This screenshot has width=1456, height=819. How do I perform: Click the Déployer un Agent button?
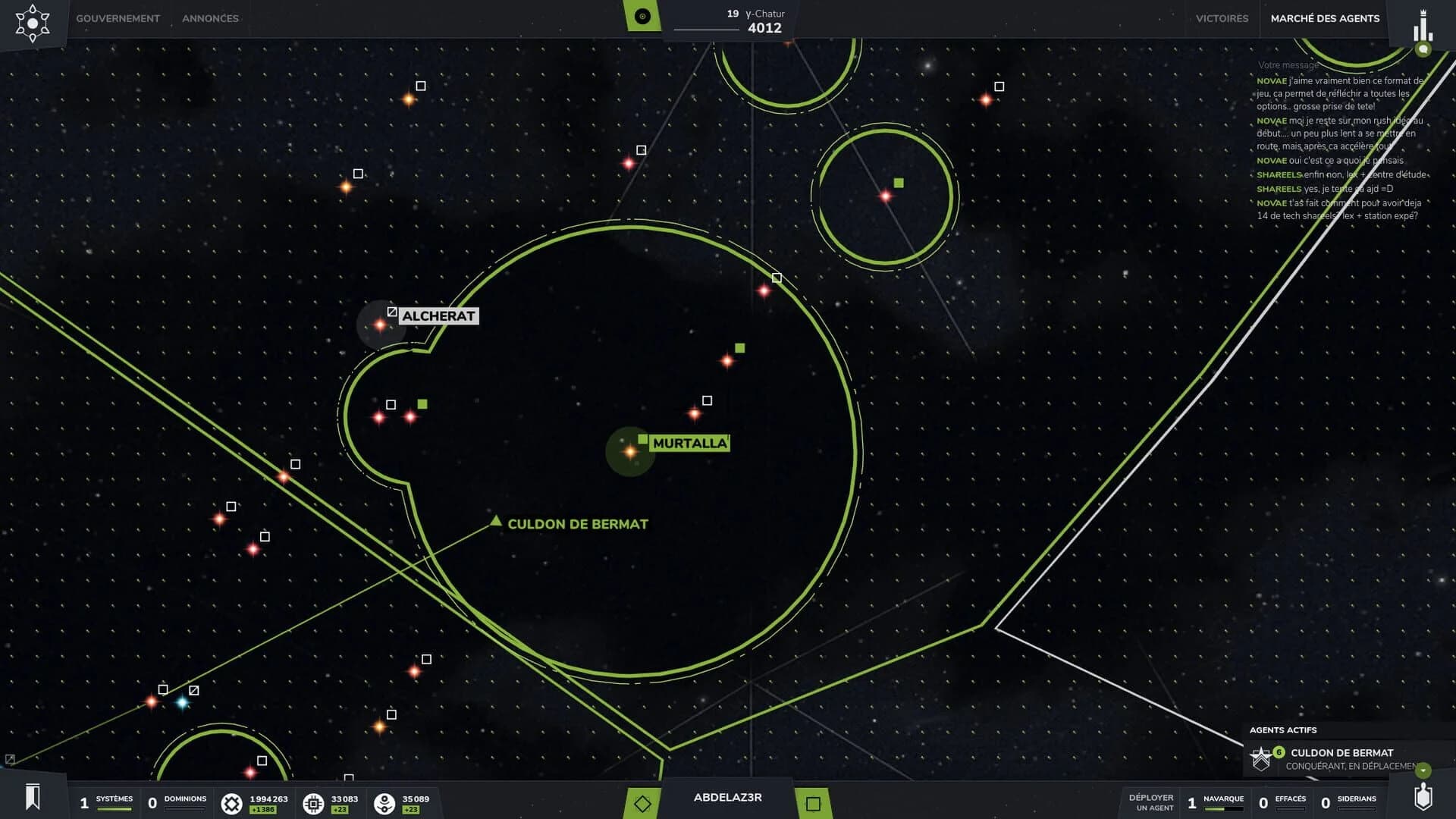1151,802
